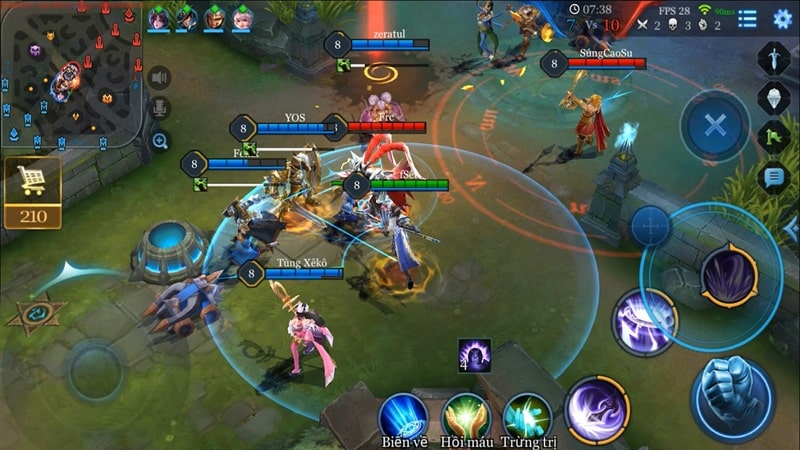Select the green flag signal icon
The width and height of the screenshot is (800, 450).
774,137
